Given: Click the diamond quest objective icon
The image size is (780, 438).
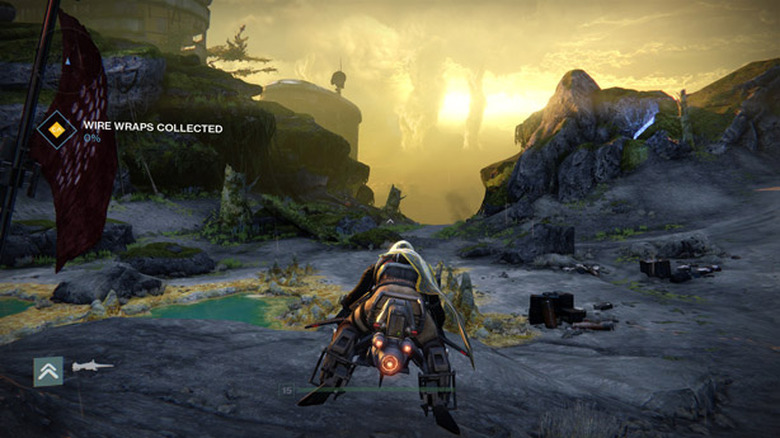Looking at the screenshot, I should coord(57,130).
